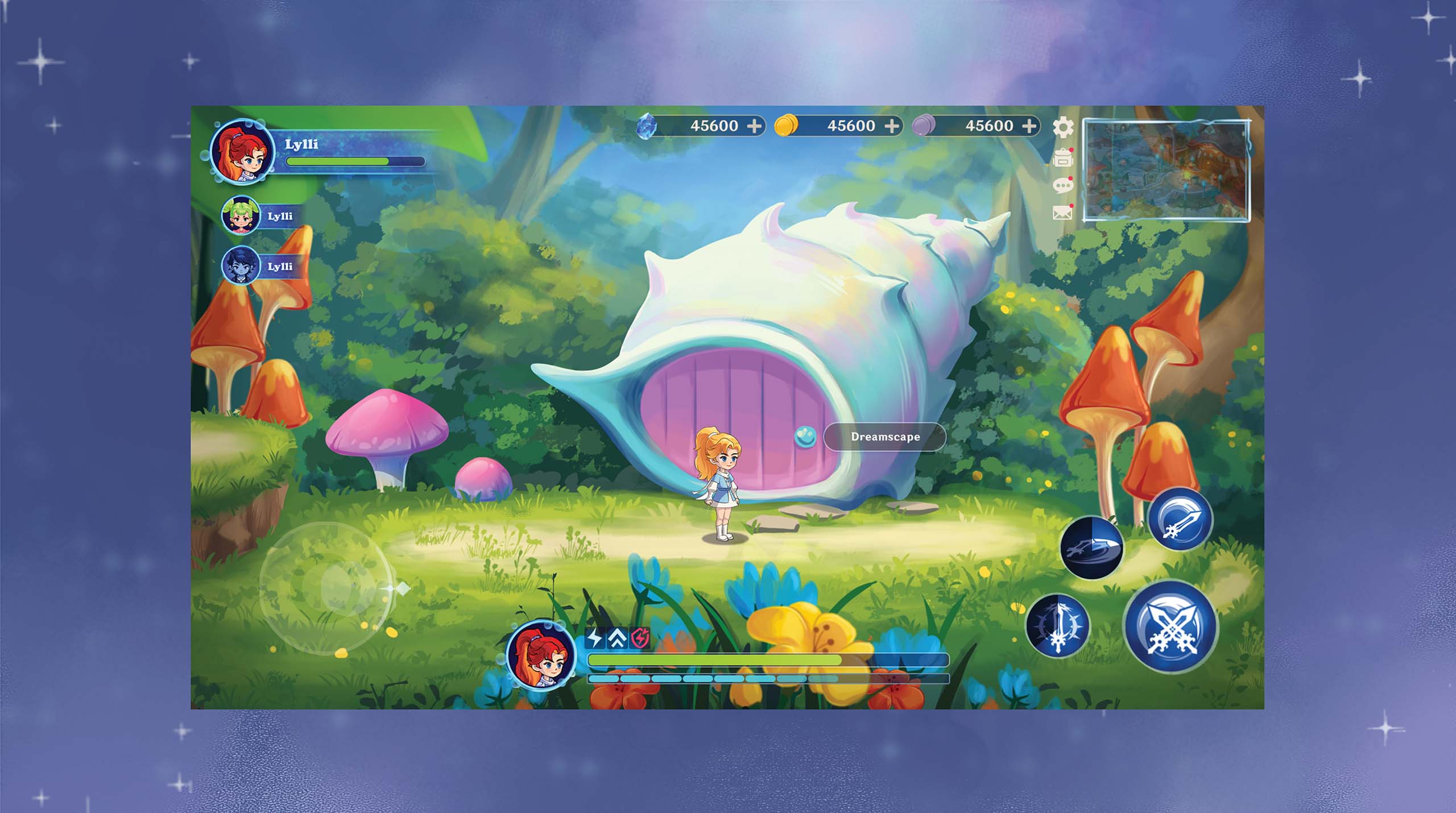
Task: Open the gear settings menu
Action: (1062, 127)
